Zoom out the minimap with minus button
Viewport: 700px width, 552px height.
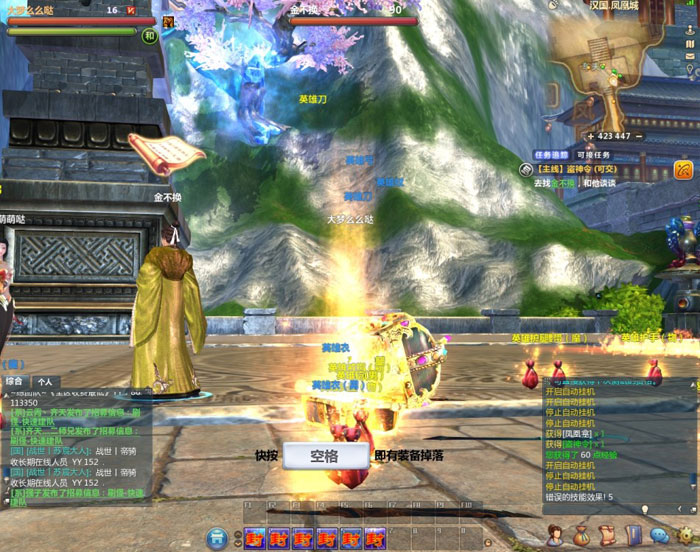pos(640,136)
